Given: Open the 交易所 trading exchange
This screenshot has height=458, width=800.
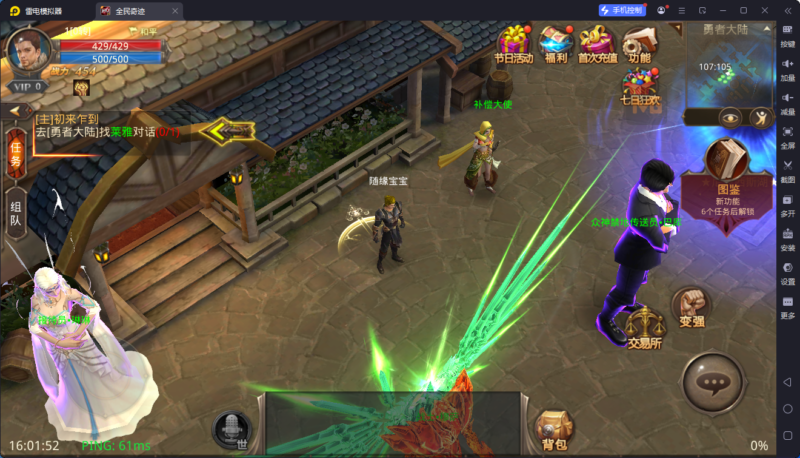Looking at the screenshot, I should pyautogui.click(x=646, y=325).
